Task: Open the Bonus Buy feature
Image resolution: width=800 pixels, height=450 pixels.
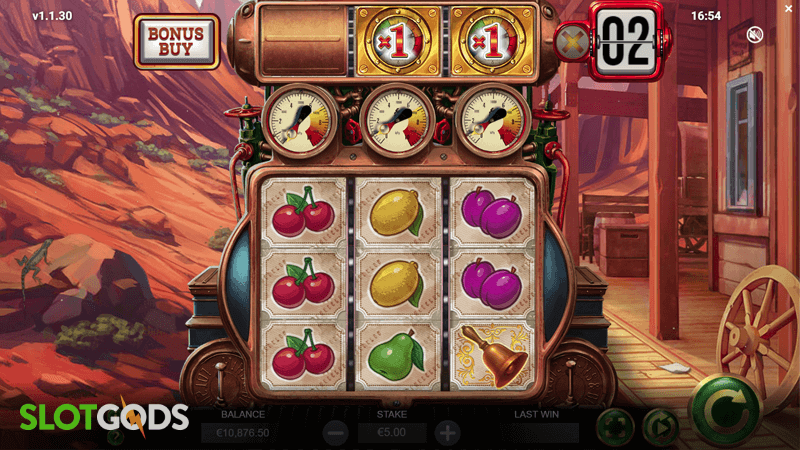Action: pyautogui.click(x=176, y=40)
